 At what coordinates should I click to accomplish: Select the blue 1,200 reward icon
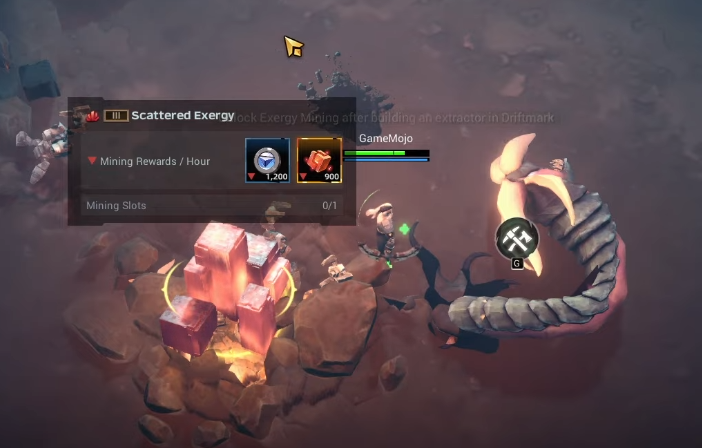click(268, 160)
